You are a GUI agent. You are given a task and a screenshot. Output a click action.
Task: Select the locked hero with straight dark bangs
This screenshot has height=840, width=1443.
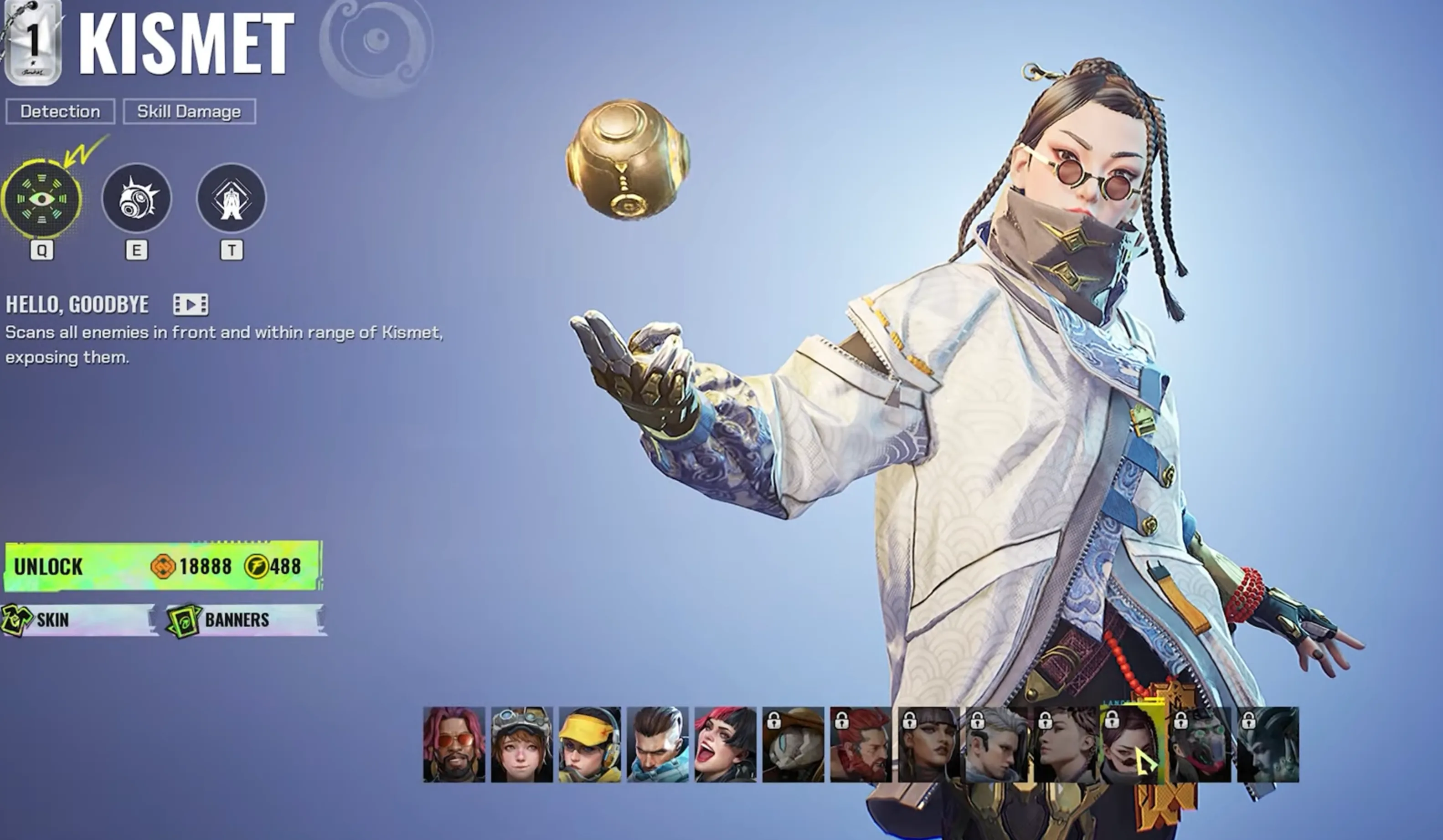[929, 744]
